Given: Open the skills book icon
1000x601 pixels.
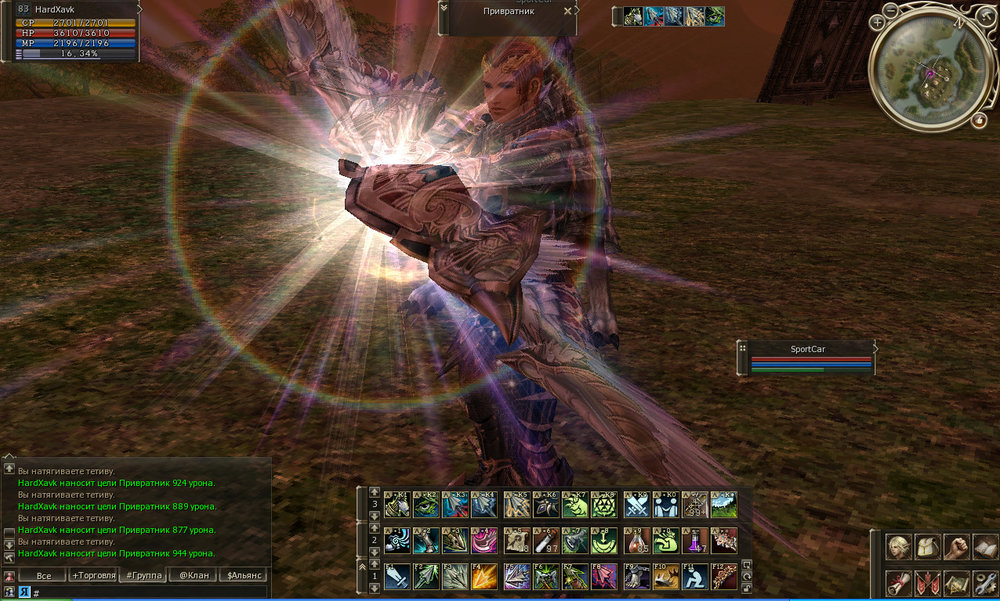Looking at the screenshot, I should click(986, 548).
